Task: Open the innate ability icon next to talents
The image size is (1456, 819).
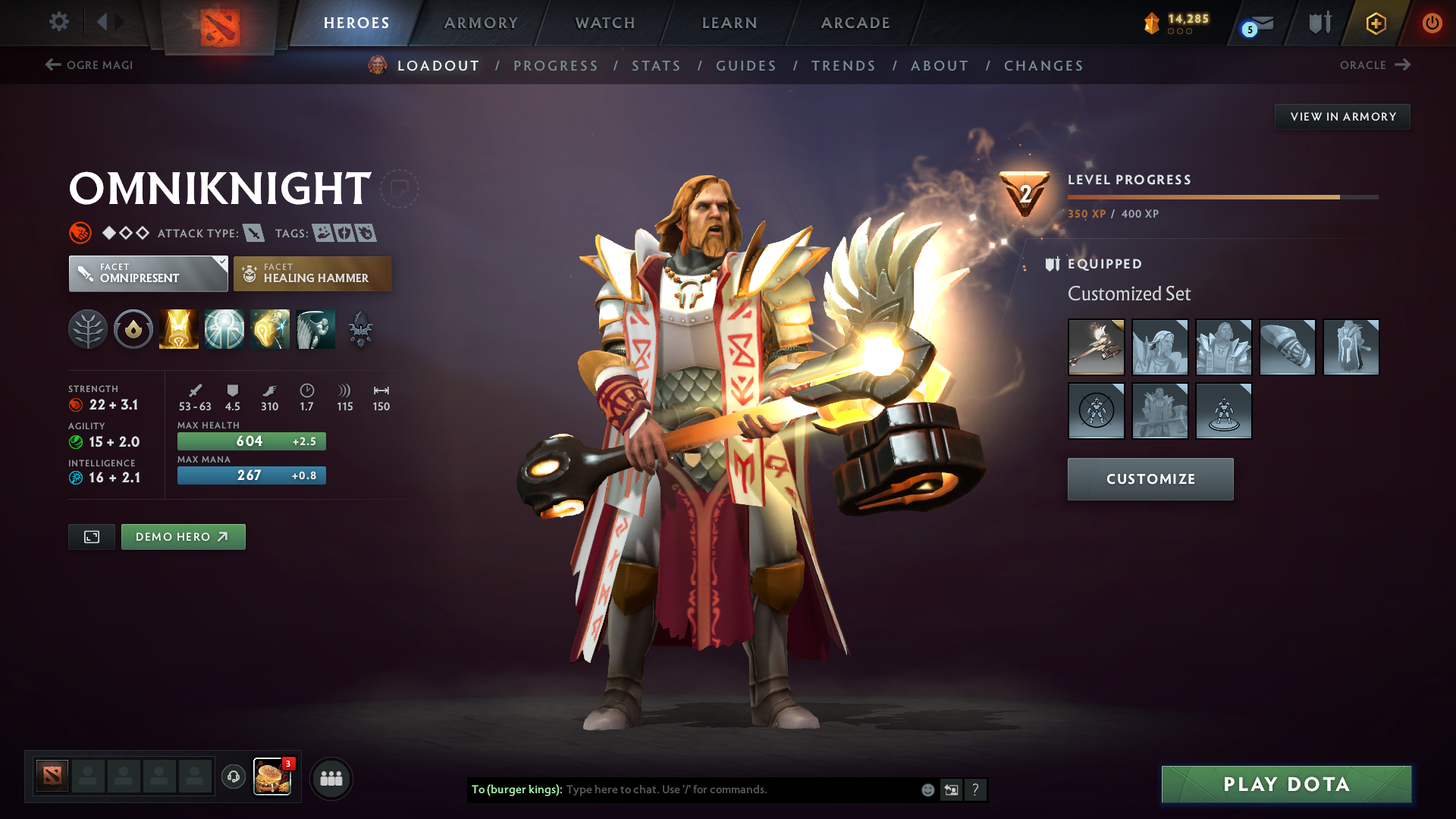Action: coord(133,329)
